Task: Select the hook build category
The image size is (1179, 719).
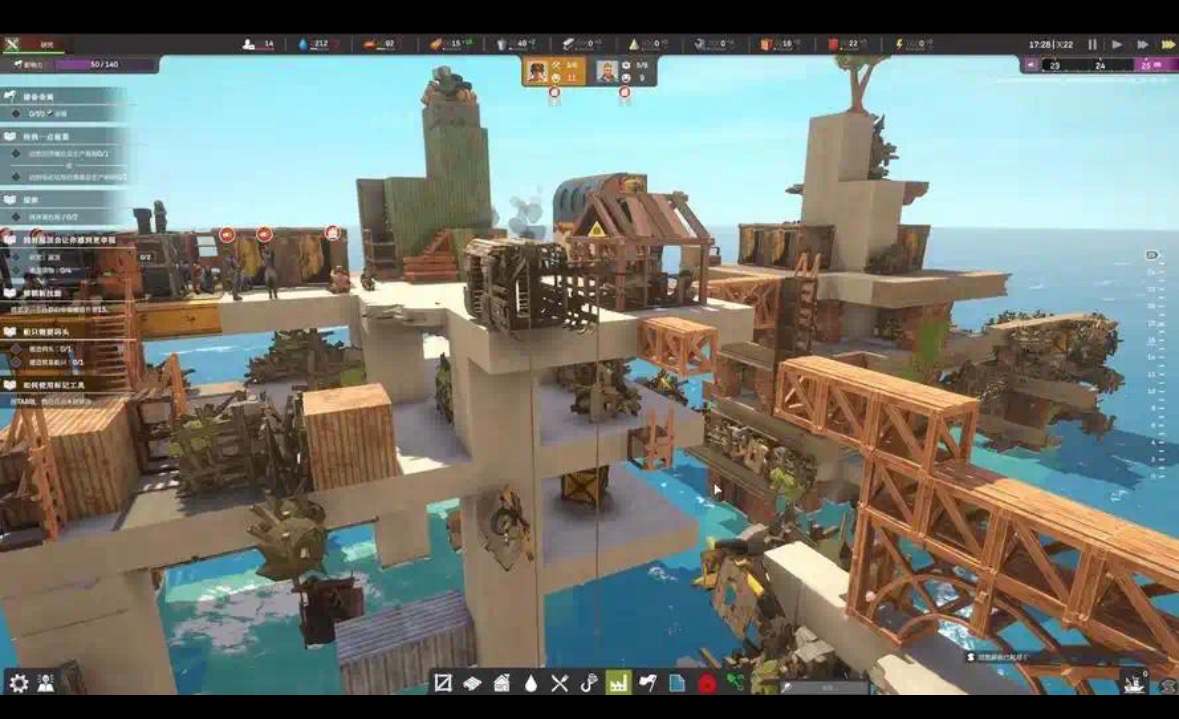Action: 589,683
